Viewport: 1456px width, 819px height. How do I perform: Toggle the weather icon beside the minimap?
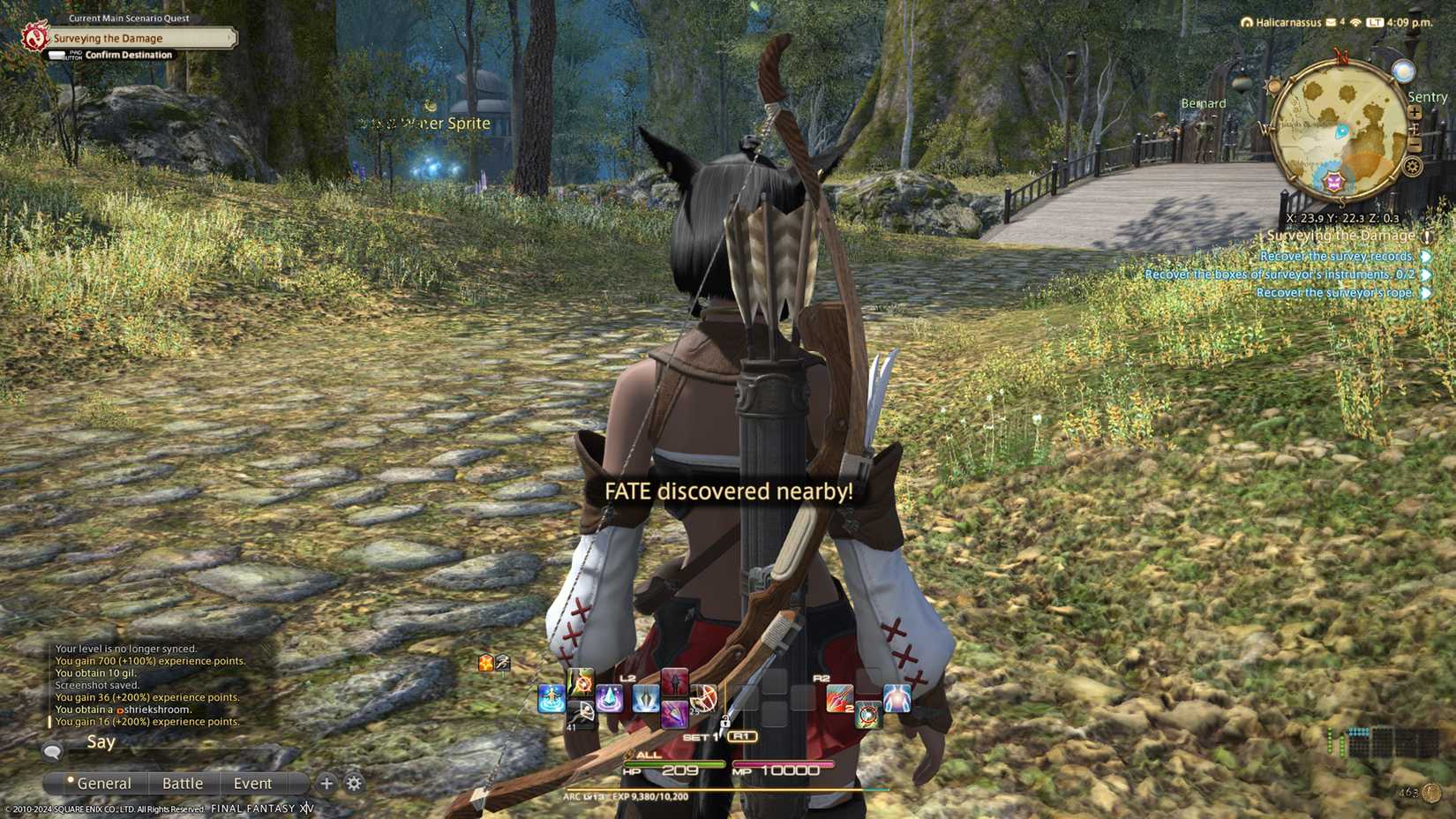[1406, 71]
